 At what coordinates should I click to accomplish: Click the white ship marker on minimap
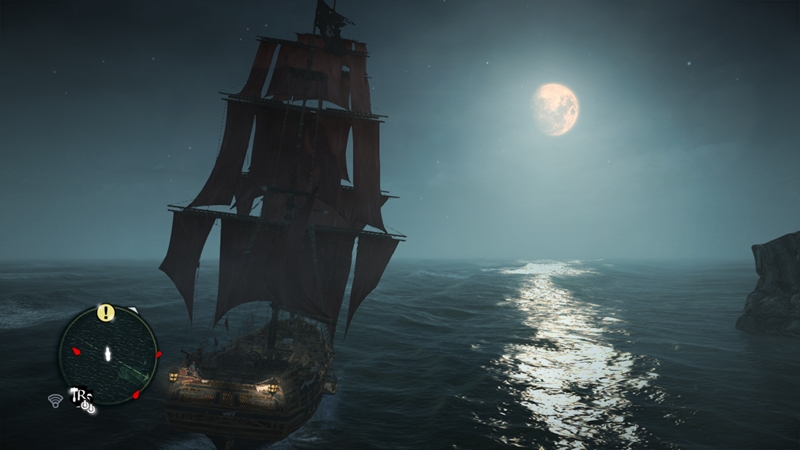tap(107, 353)
